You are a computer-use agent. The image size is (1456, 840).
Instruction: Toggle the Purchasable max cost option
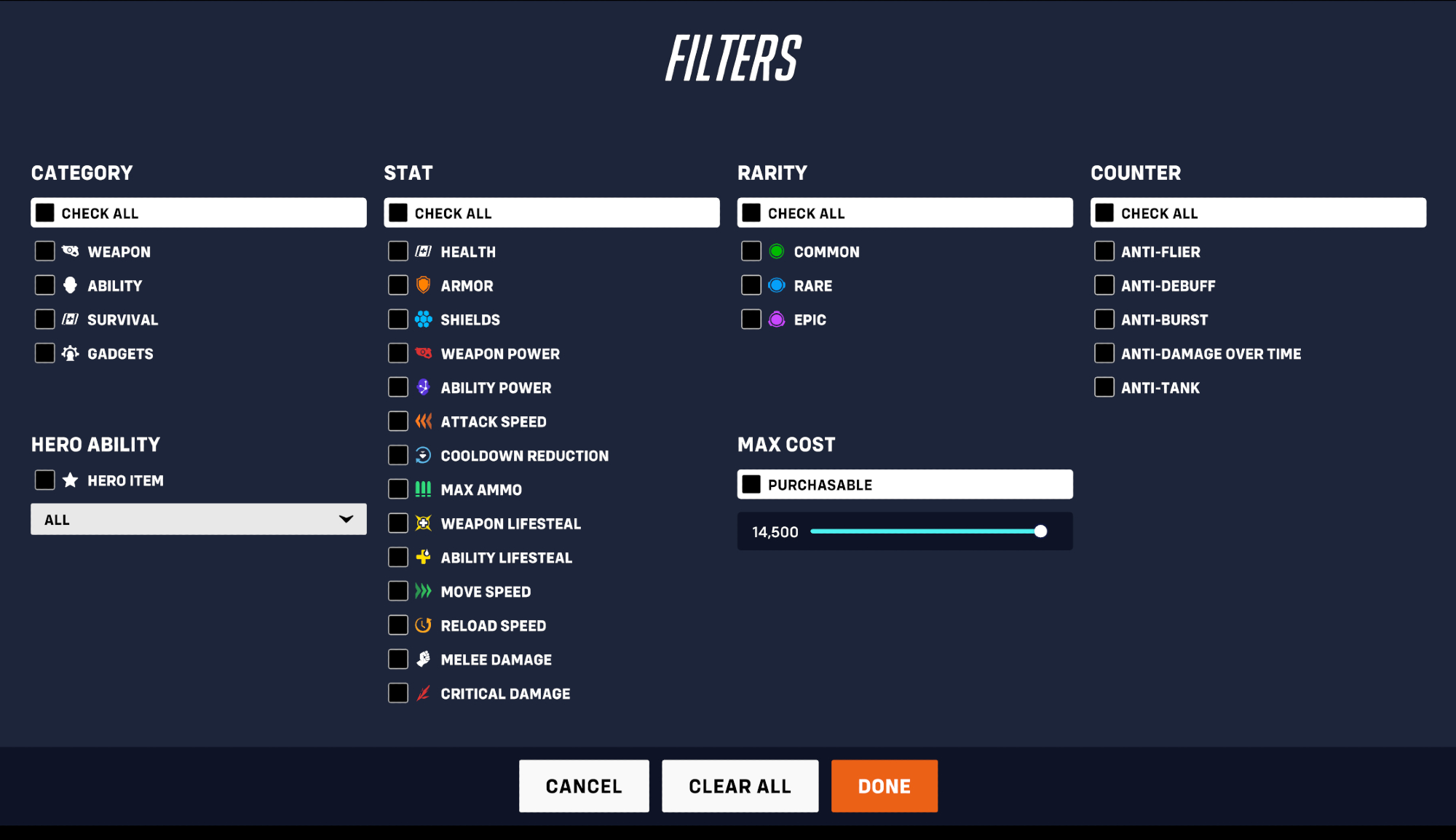[751, 484]
